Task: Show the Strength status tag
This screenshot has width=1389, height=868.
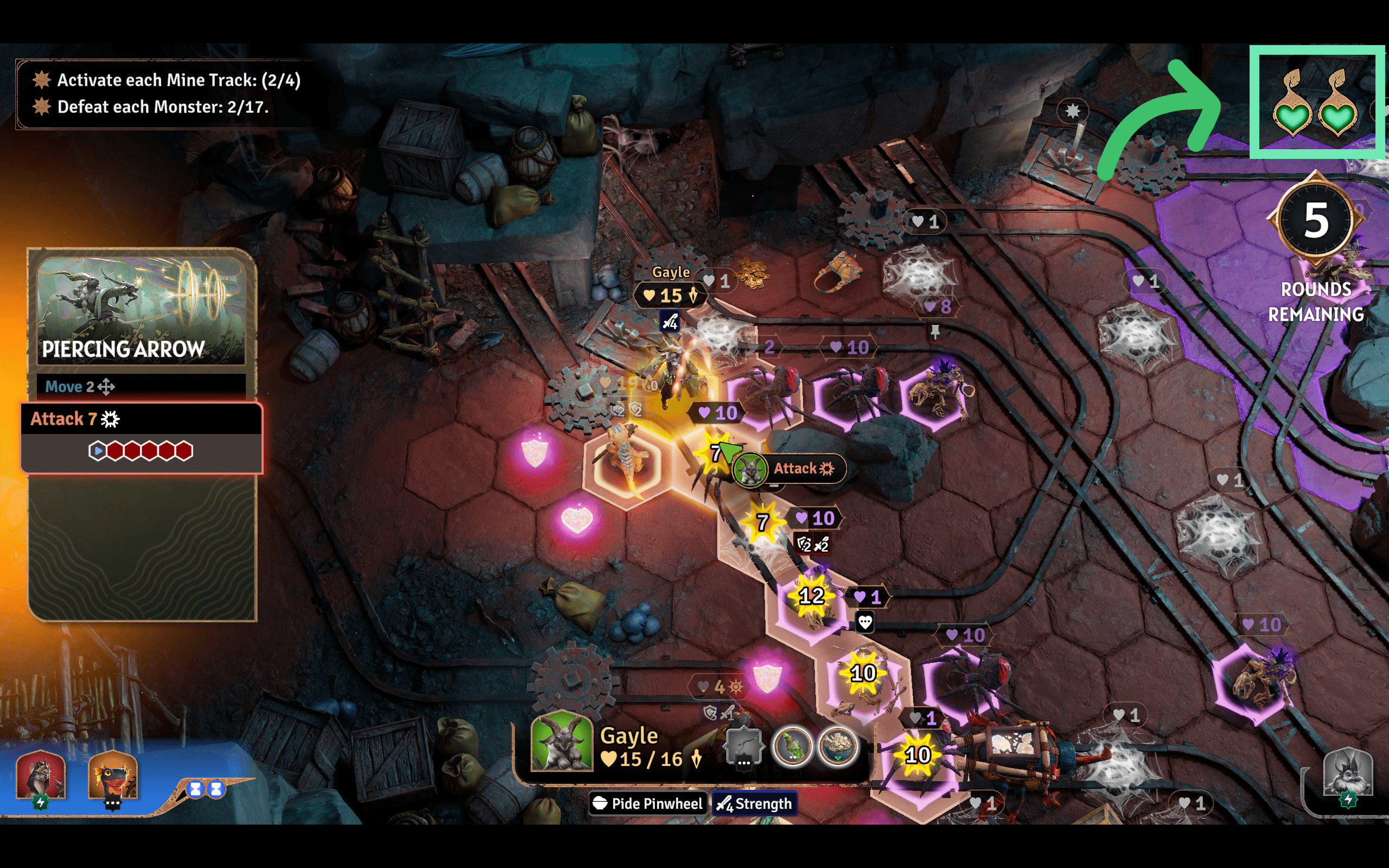Action: [754, 803]
